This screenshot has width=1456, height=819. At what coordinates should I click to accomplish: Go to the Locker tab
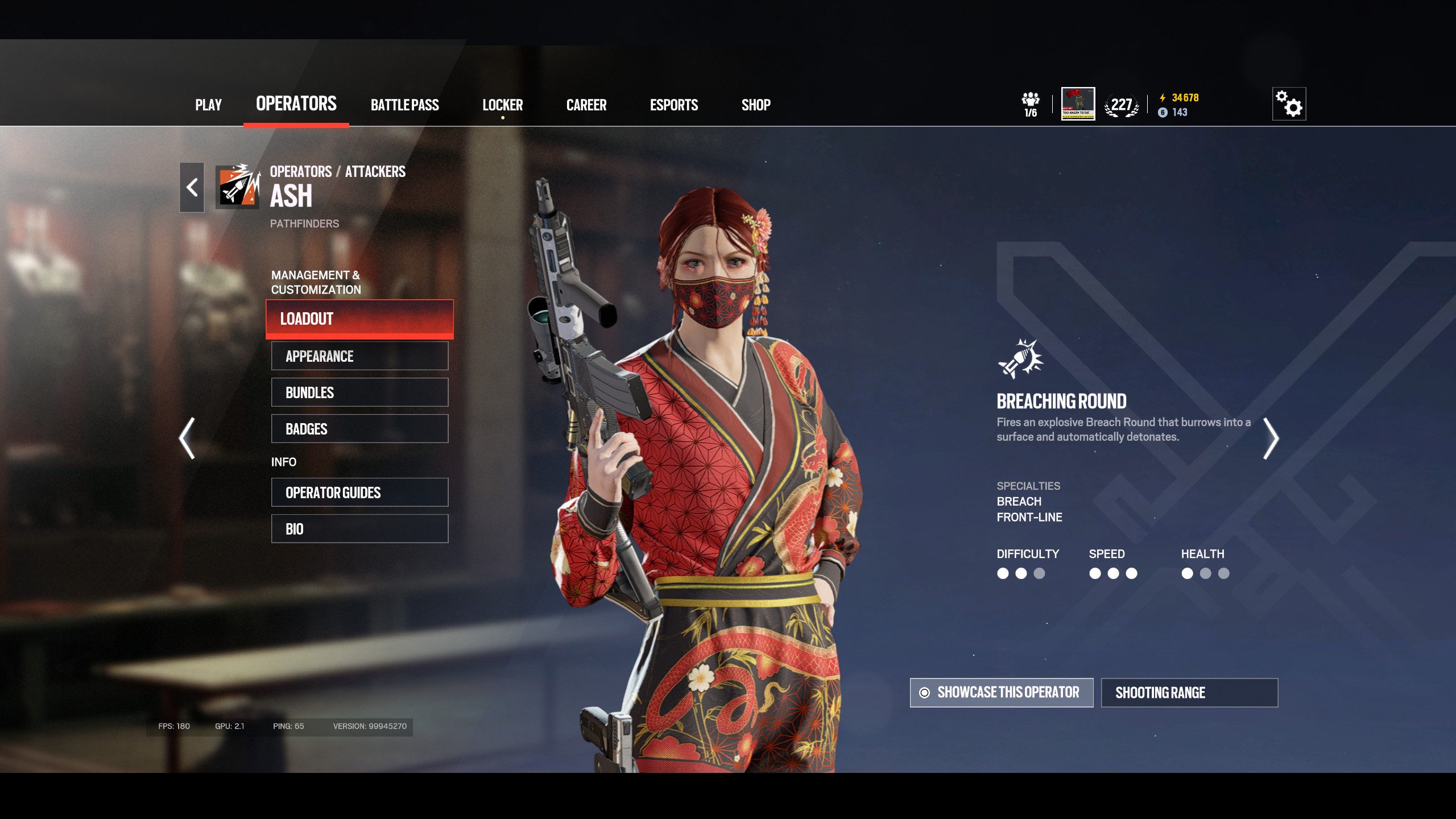point(502,105)
